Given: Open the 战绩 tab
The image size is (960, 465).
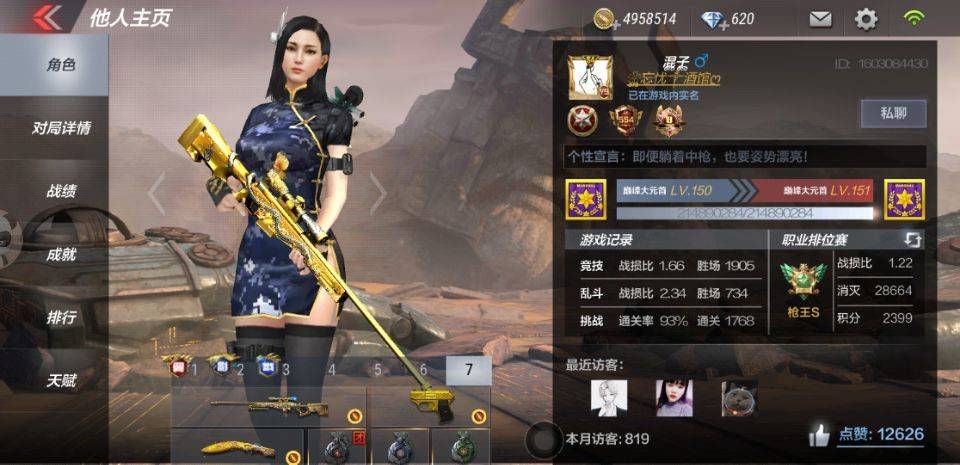Looking at the screenshot, I should click(x=62, y=191).
